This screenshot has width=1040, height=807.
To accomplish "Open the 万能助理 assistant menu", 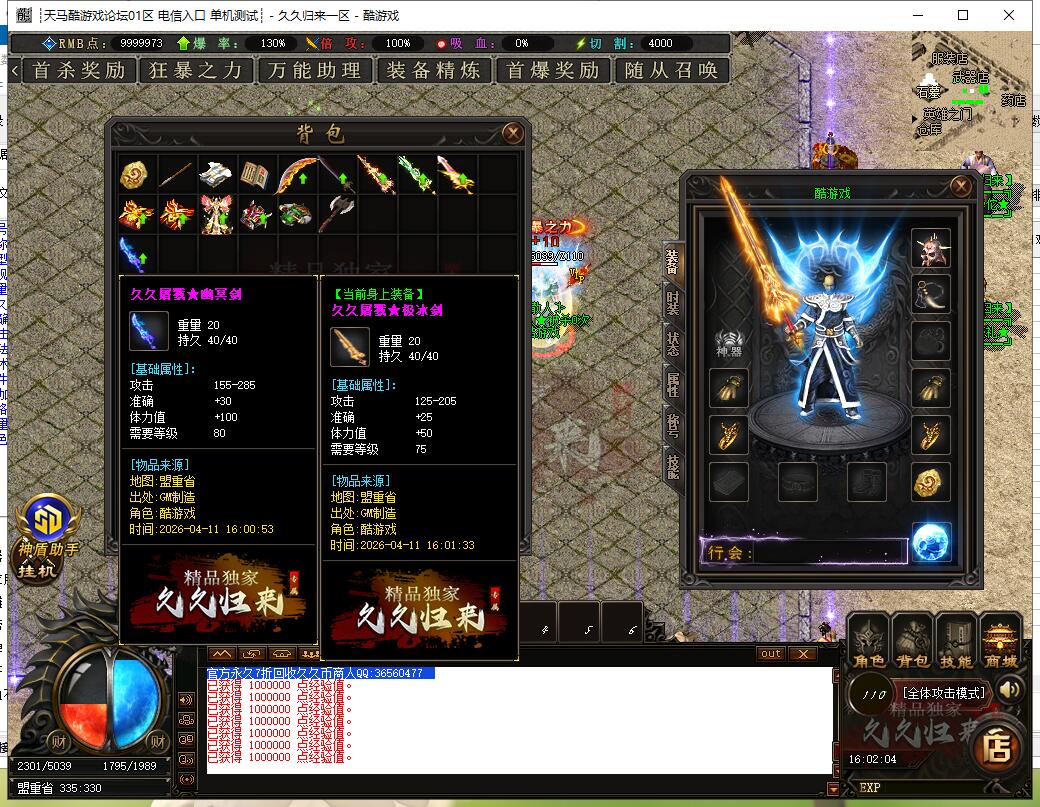I will tap(315, 70).
